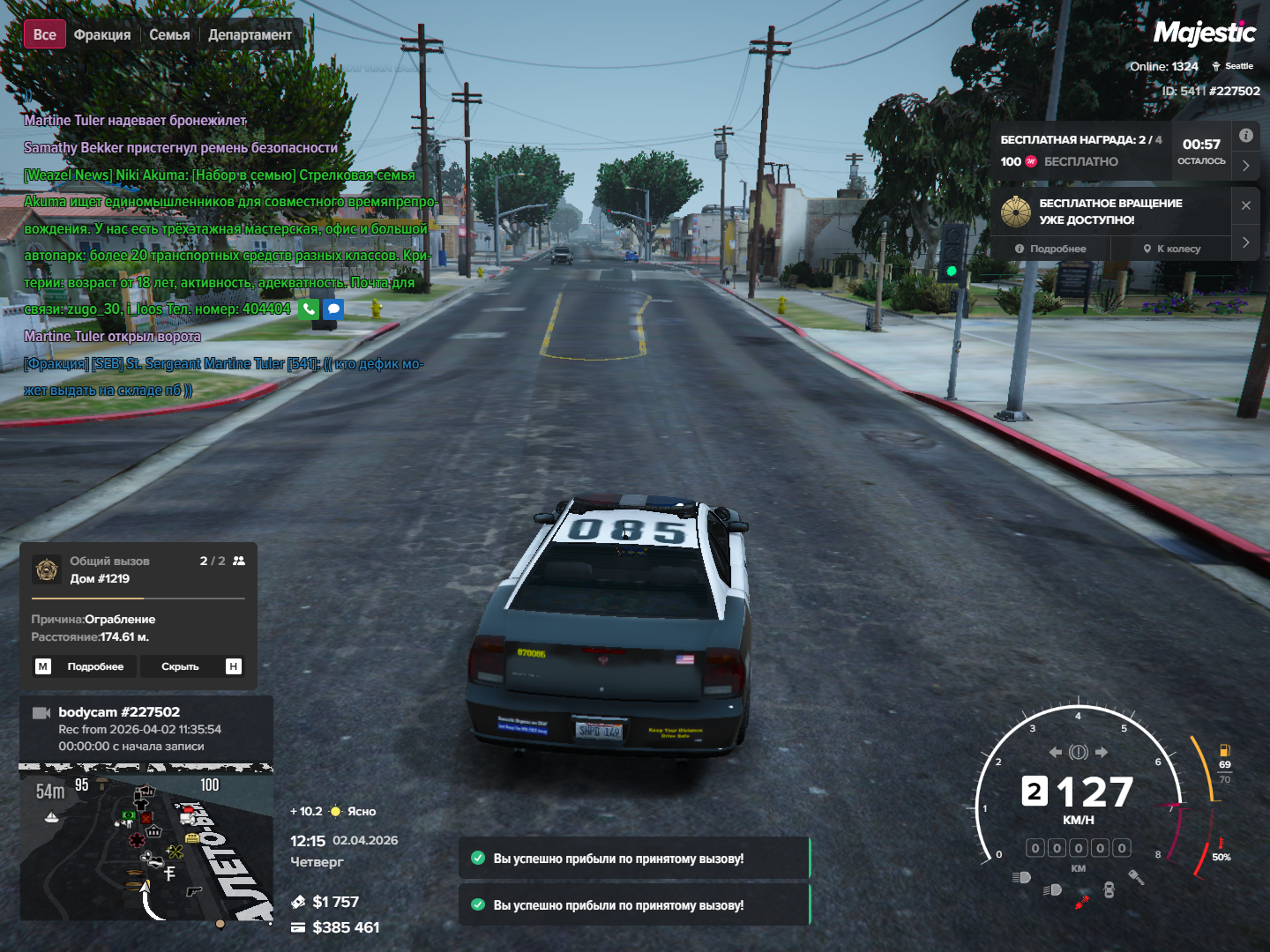Open Подробнее about the free spin

pos(1050,249)
